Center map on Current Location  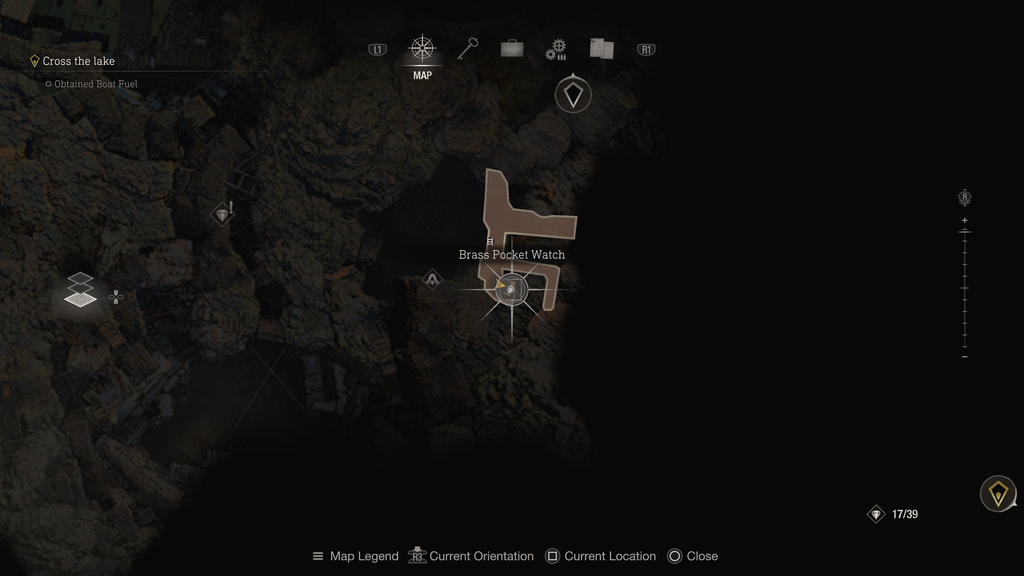click(x=600, y=556)
